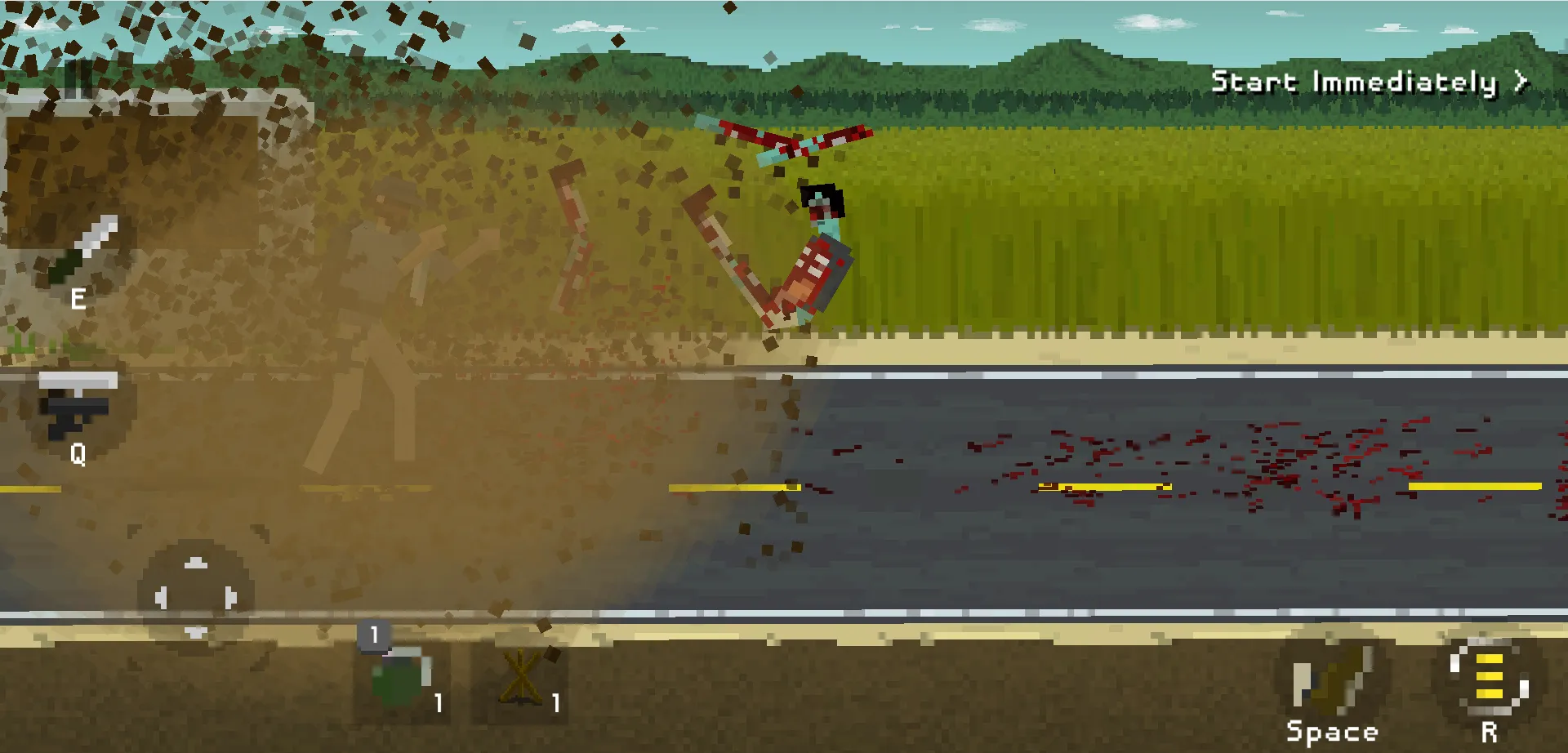
Task: Tap the down arrow of the movement pad
Action: point(194,633)
